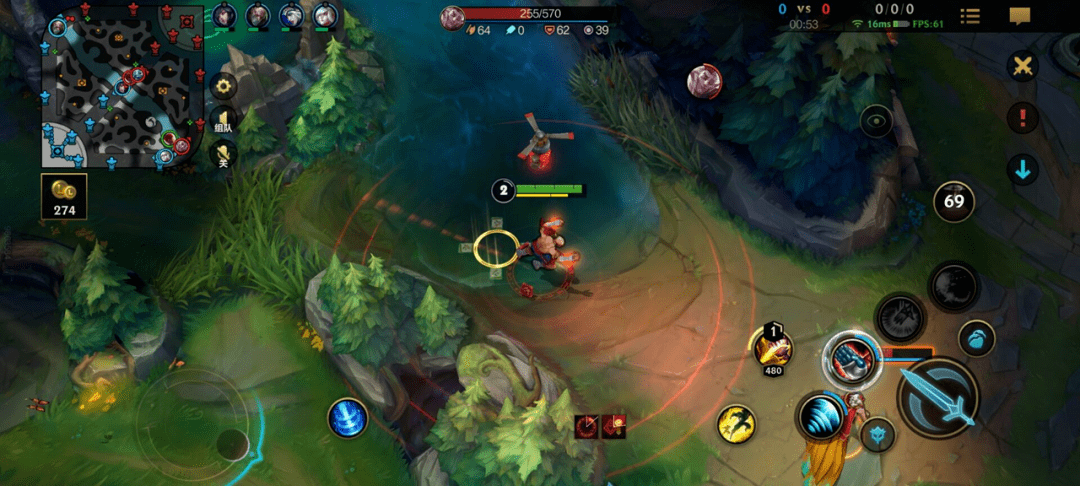Cast the blue fist ability

[851, 358]
